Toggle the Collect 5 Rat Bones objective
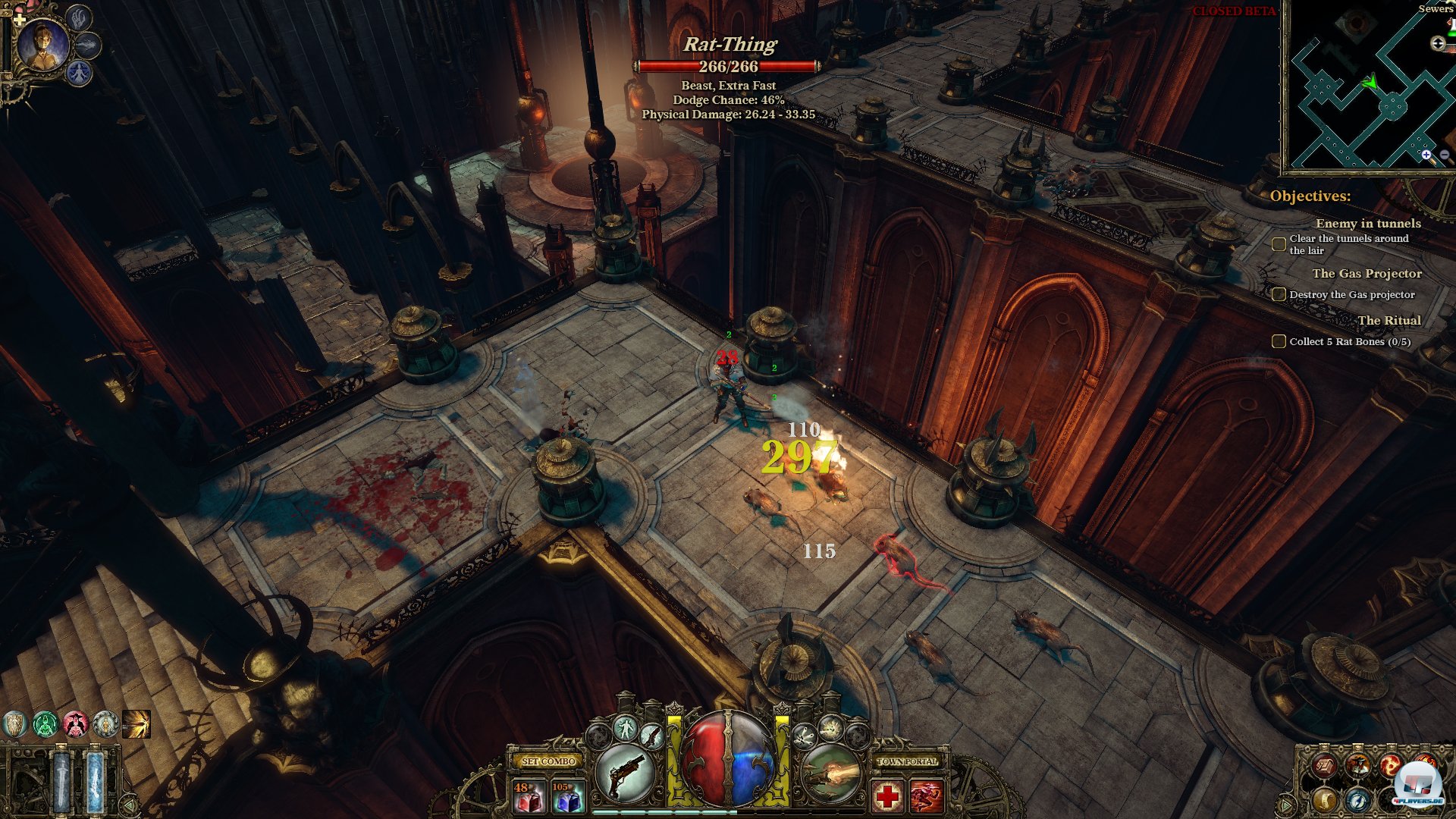 click(1279, 341)
